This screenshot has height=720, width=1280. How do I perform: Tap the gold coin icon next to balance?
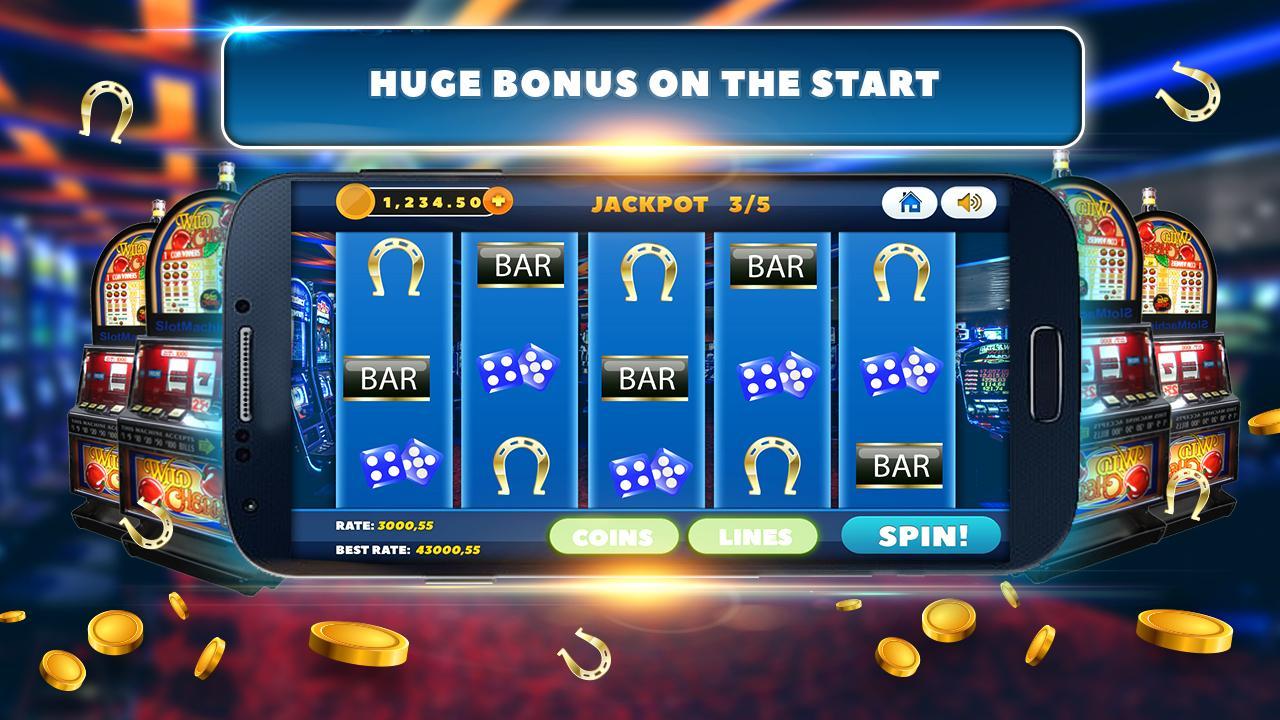(x=360, y=201)
